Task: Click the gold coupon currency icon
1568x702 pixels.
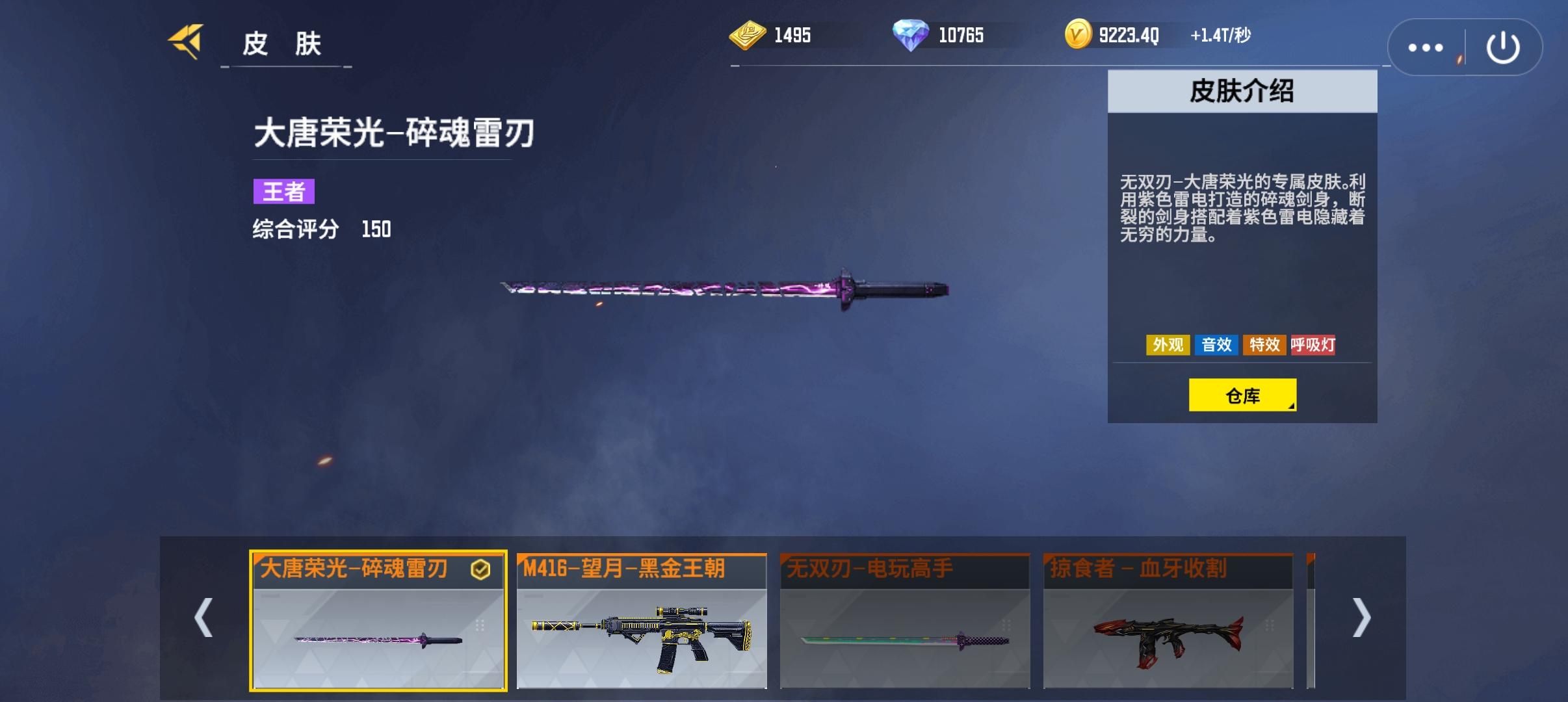Action: (x=749, y=35)
